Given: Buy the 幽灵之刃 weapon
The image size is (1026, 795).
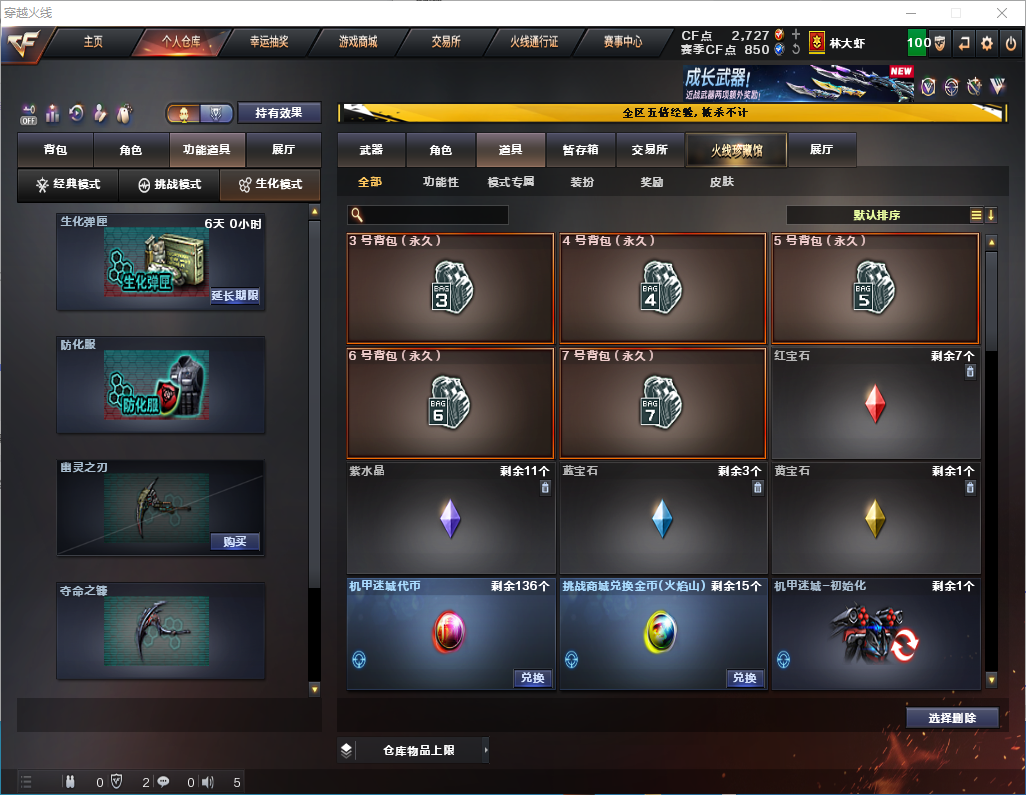Looking at the screenshot, I should click(235, 542).
